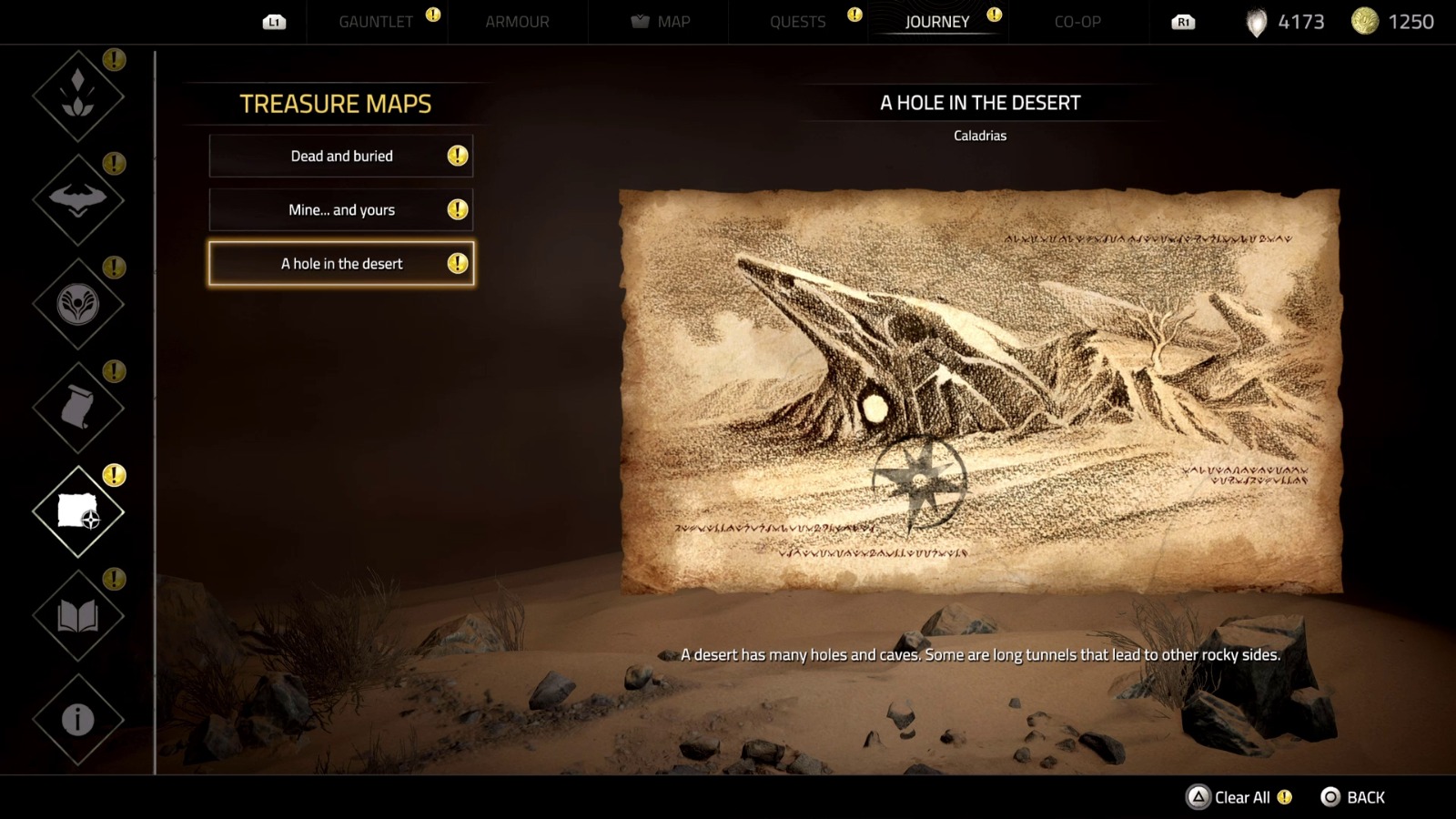Viewport: 1456px width, 819px height.
Task: Open the bat-shaped sidebar section
Action: [x=77, y=200]
